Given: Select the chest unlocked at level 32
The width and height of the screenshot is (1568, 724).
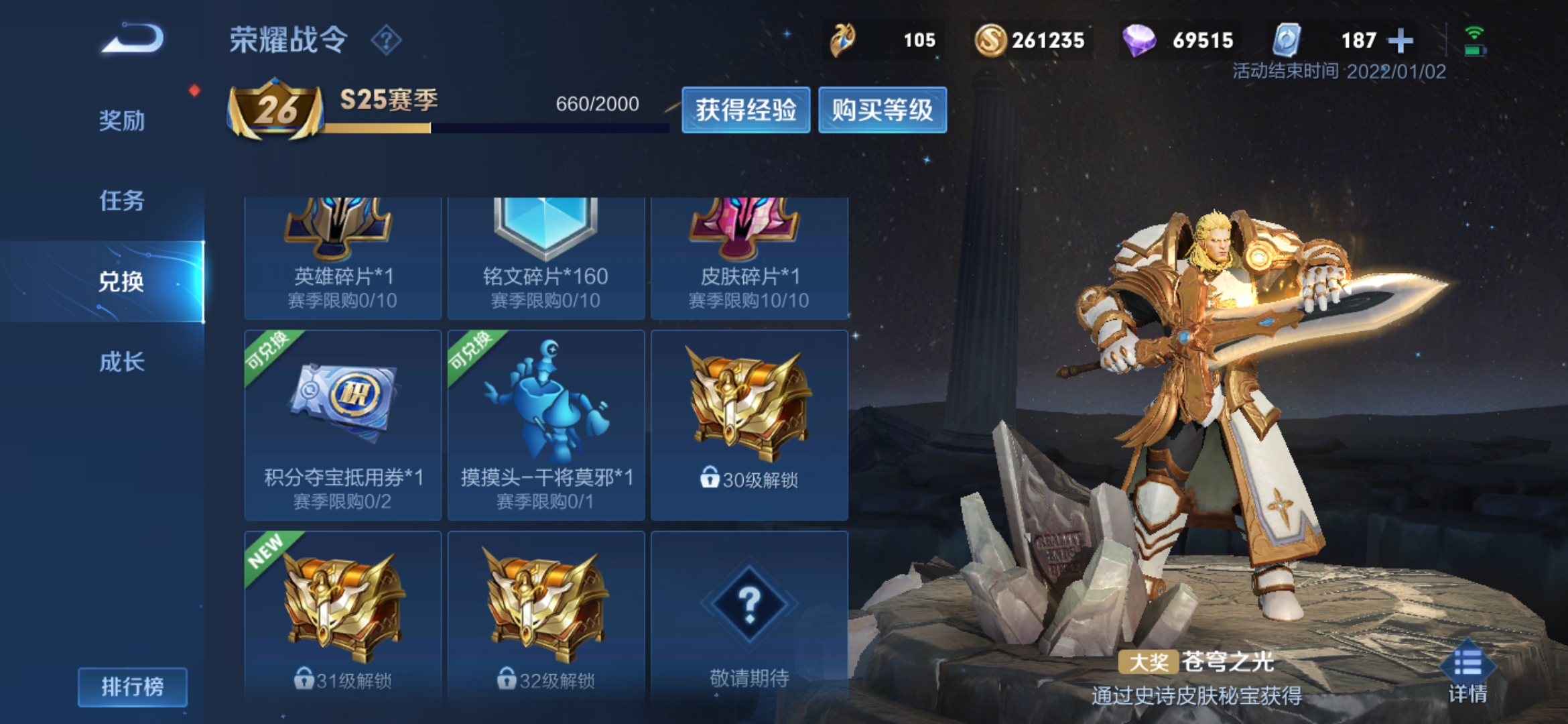Looking at the screenshot, I should pyautogui.click(x=545, y=617).
